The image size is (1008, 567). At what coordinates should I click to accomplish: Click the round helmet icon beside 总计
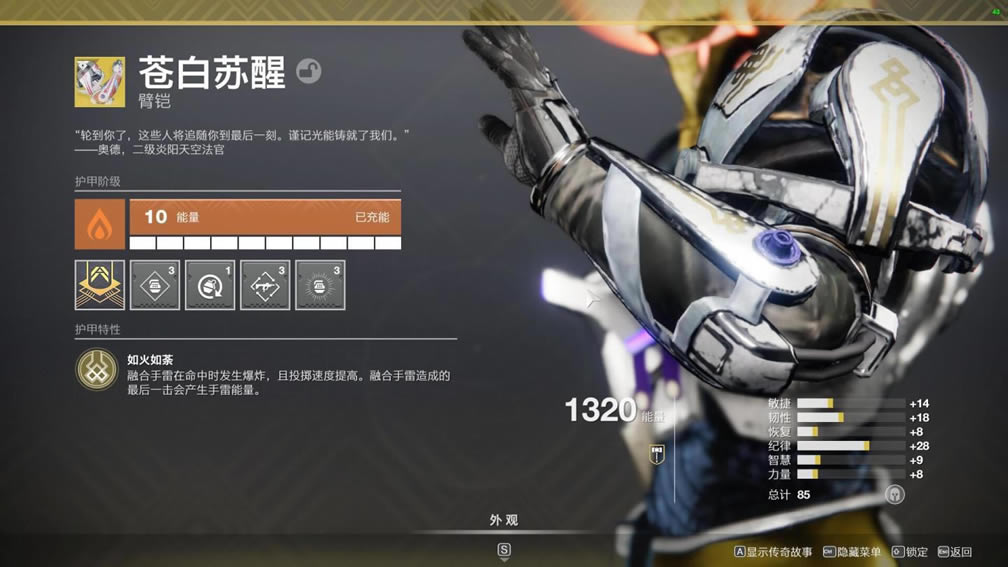pyautogui.click(x=894, y=494)
